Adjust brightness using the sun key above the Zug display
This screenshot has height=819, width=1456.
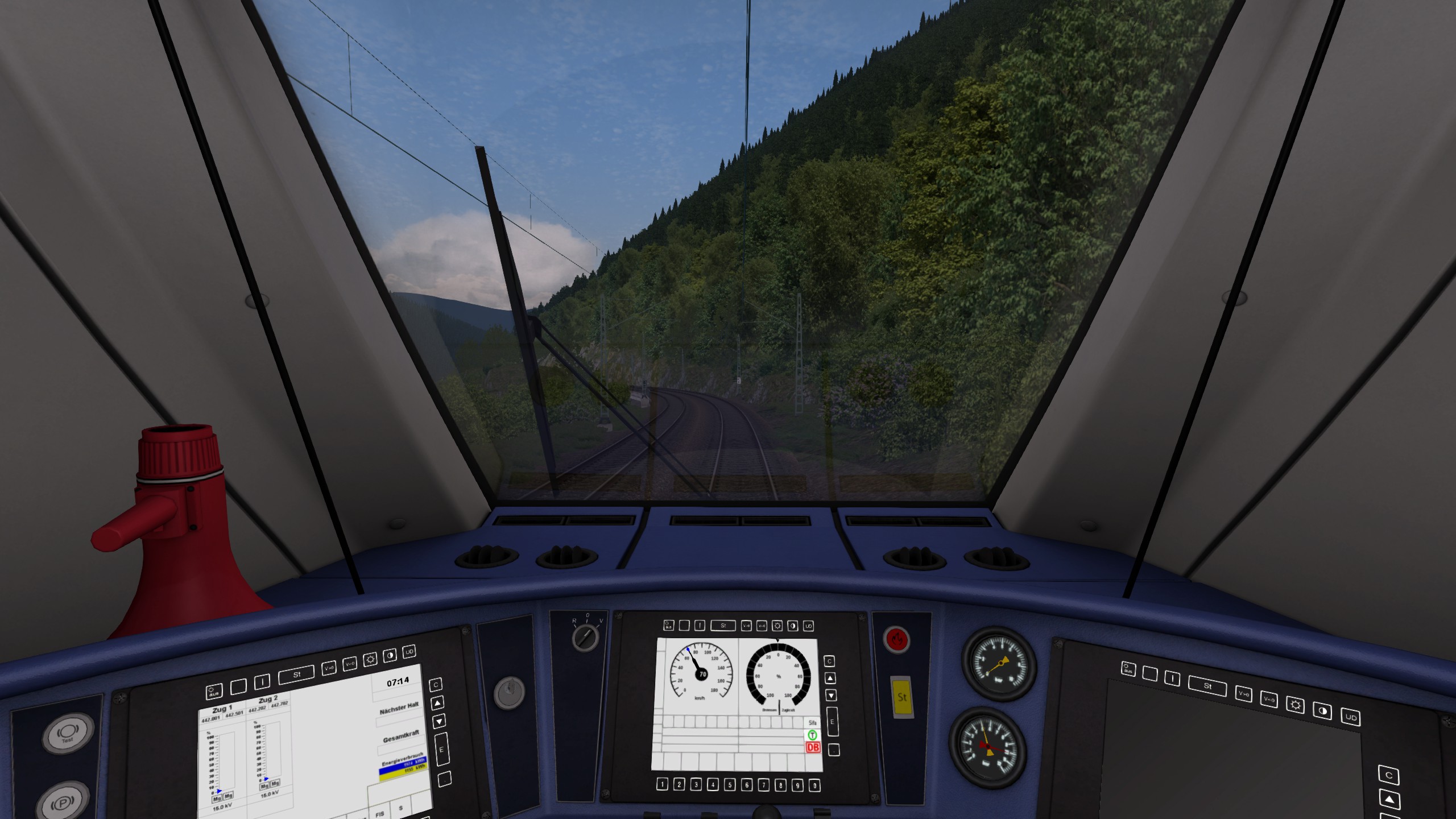point(370,660)
